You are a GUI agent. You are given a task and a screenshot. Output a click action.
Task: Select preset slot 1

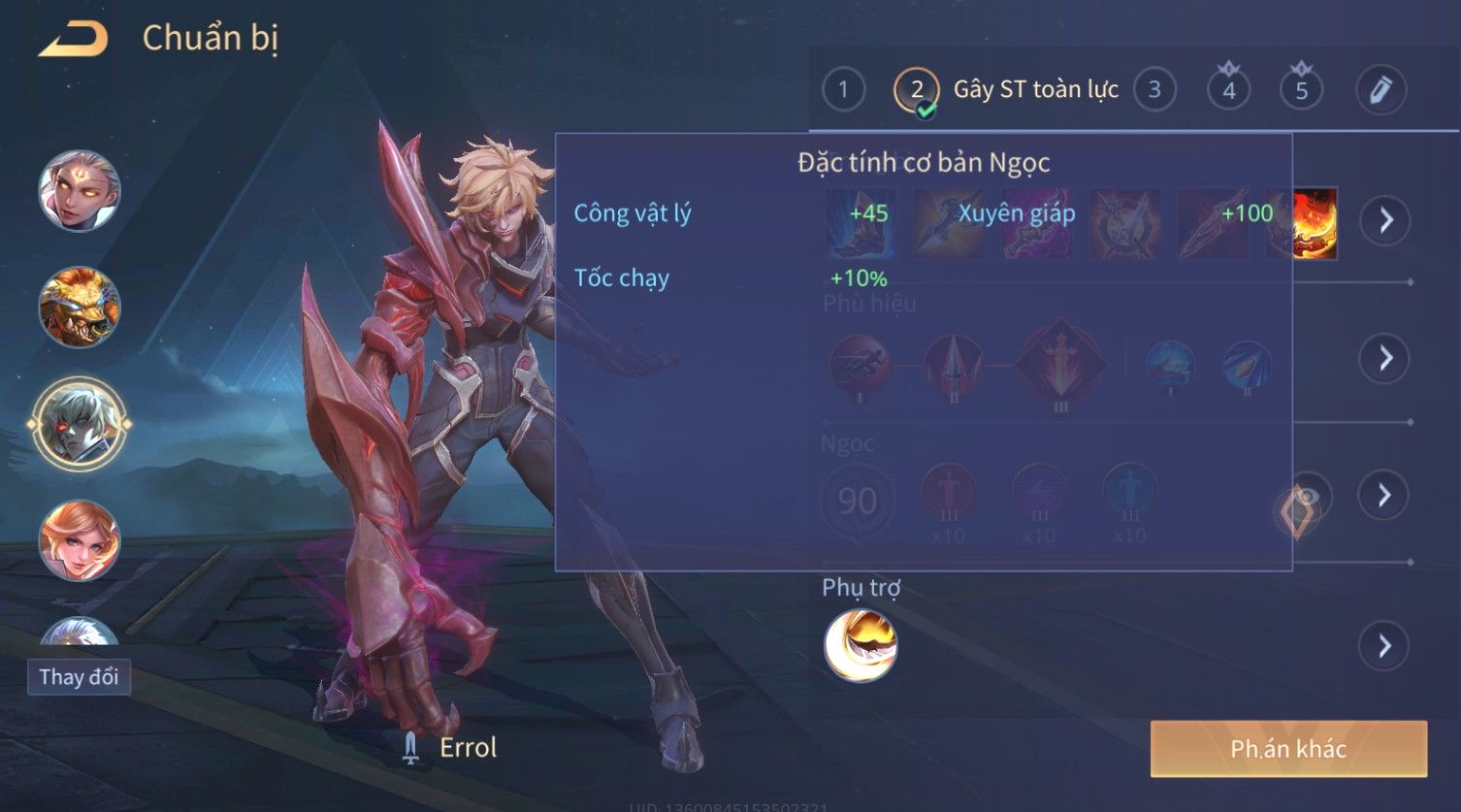coord(843,90)
